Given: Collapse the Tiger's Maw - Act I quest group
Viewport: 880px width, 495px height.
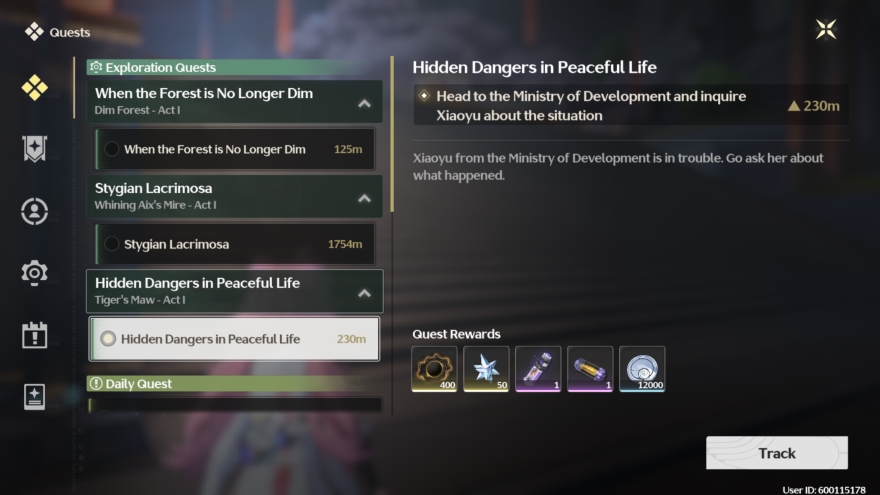Looking at the screenshot, I should (364, 293).
